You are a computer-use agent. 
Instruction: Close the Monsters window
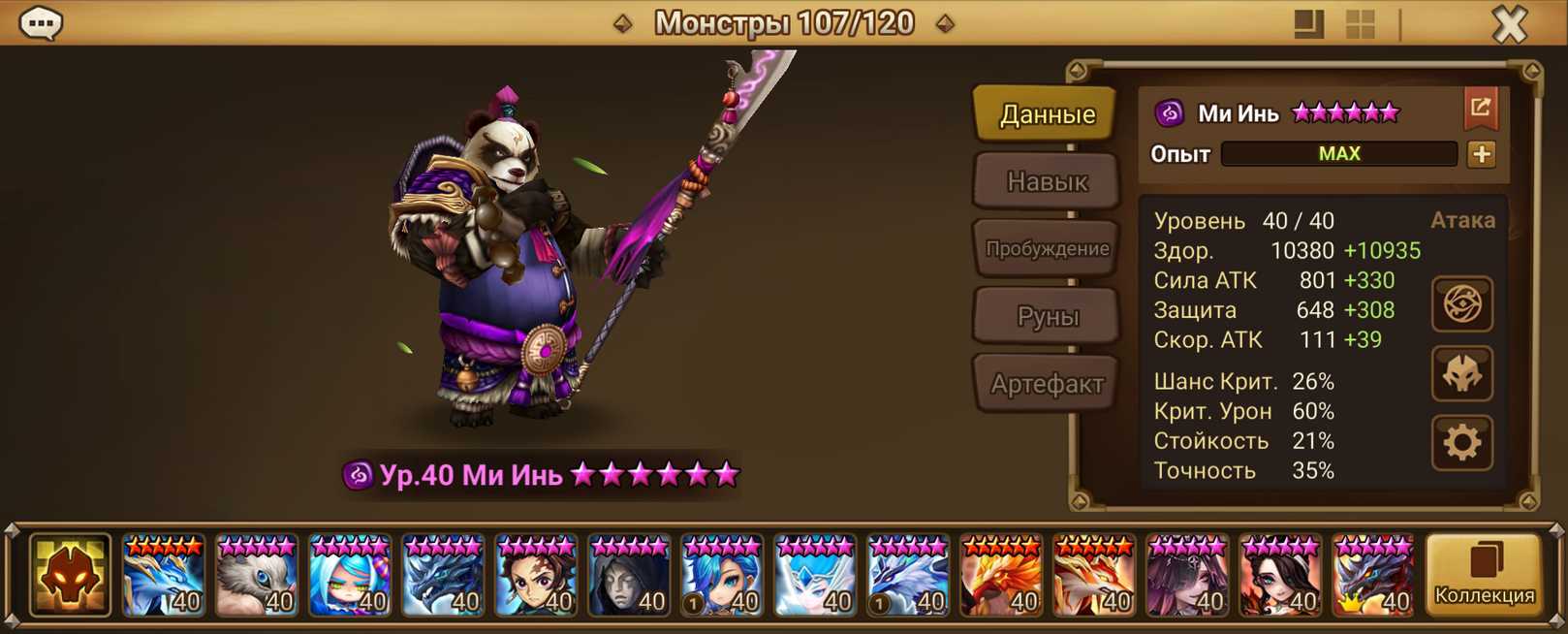(x=1509, y=23)
